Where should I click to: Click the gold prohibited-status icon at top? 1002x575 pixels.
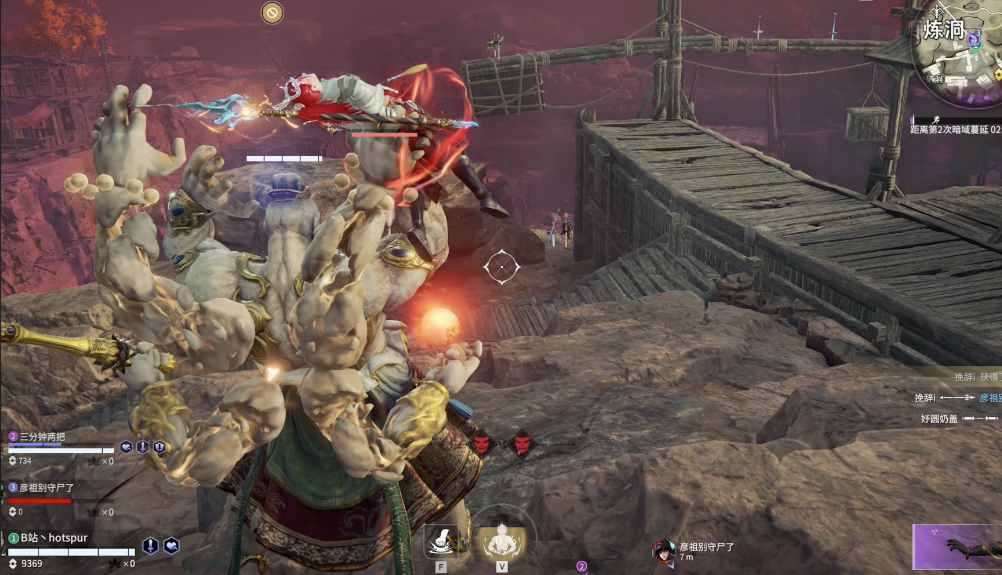coord(272,12)
